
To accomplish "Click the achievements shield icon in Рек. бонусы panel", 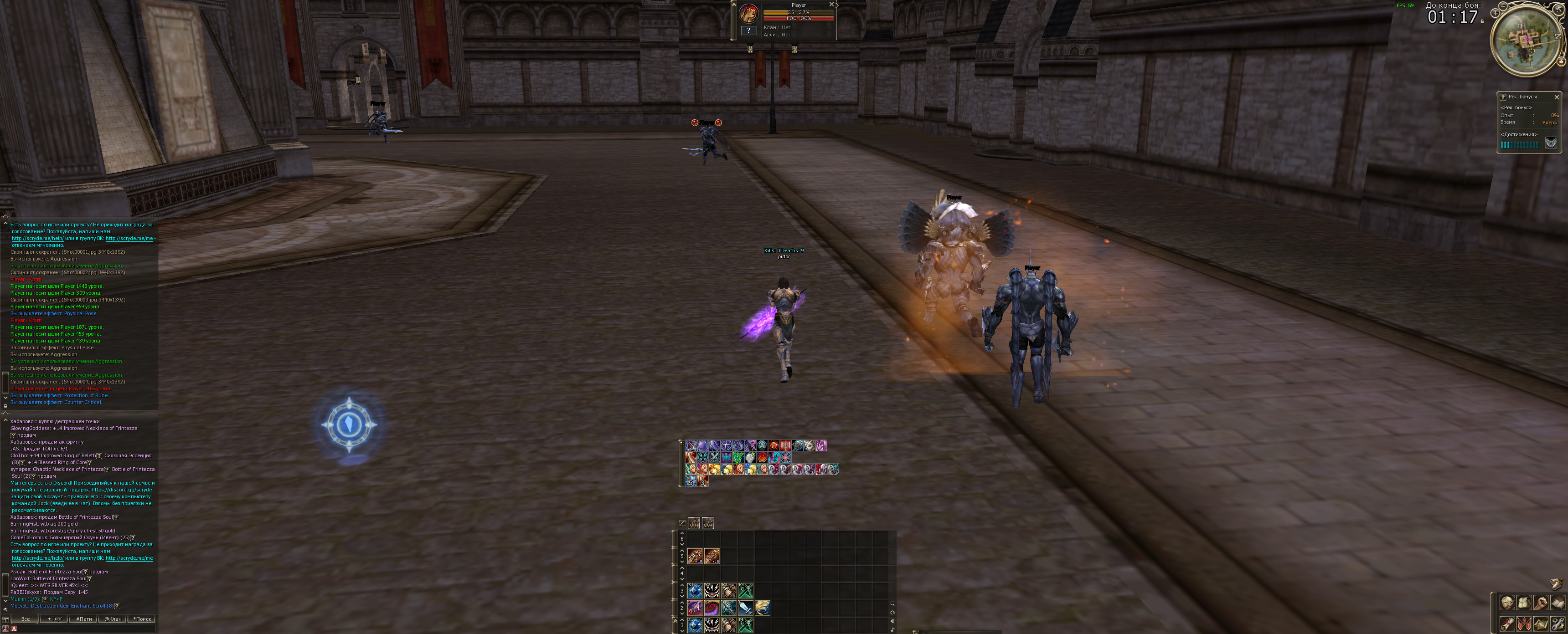I will coord(1552,143).
